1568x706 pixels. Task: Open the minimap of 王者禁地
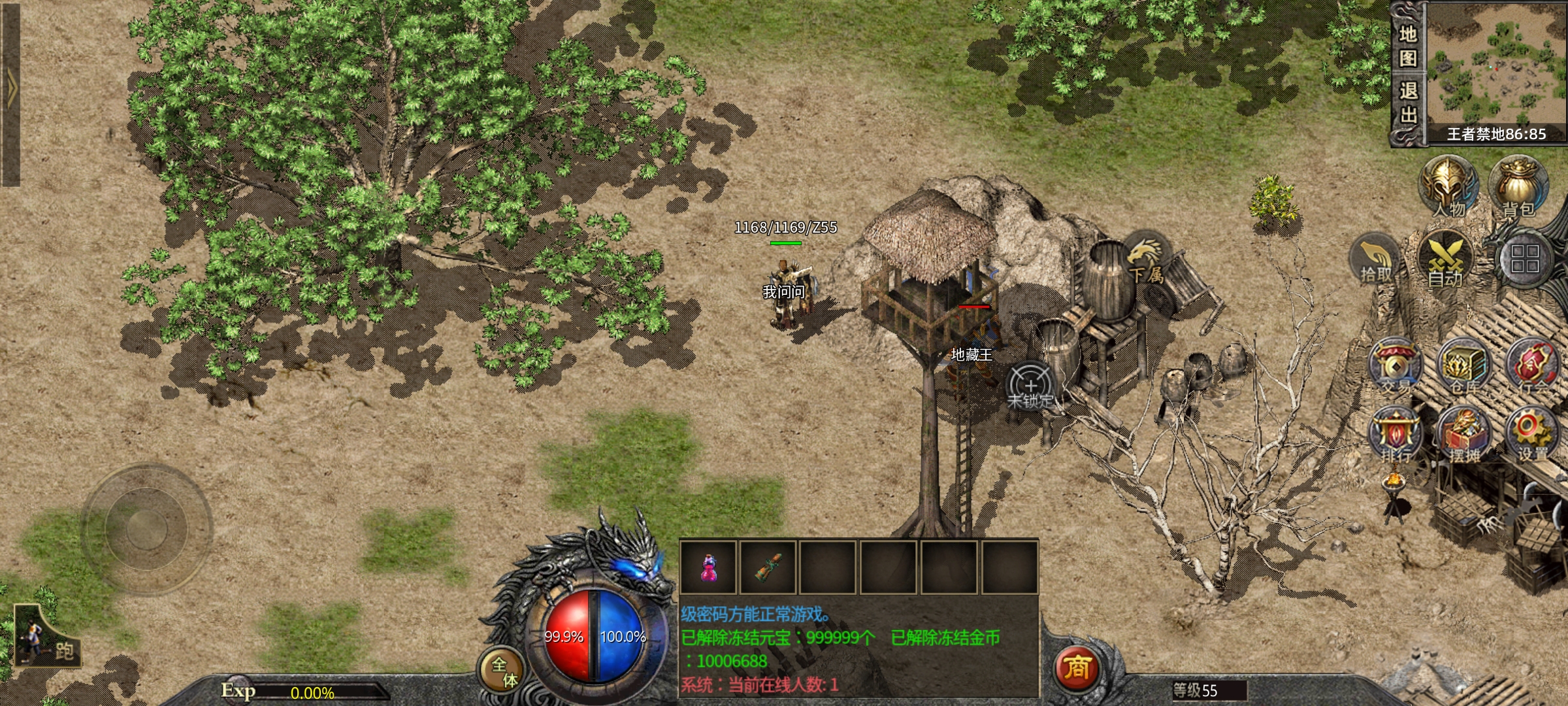click(1496, 64)
